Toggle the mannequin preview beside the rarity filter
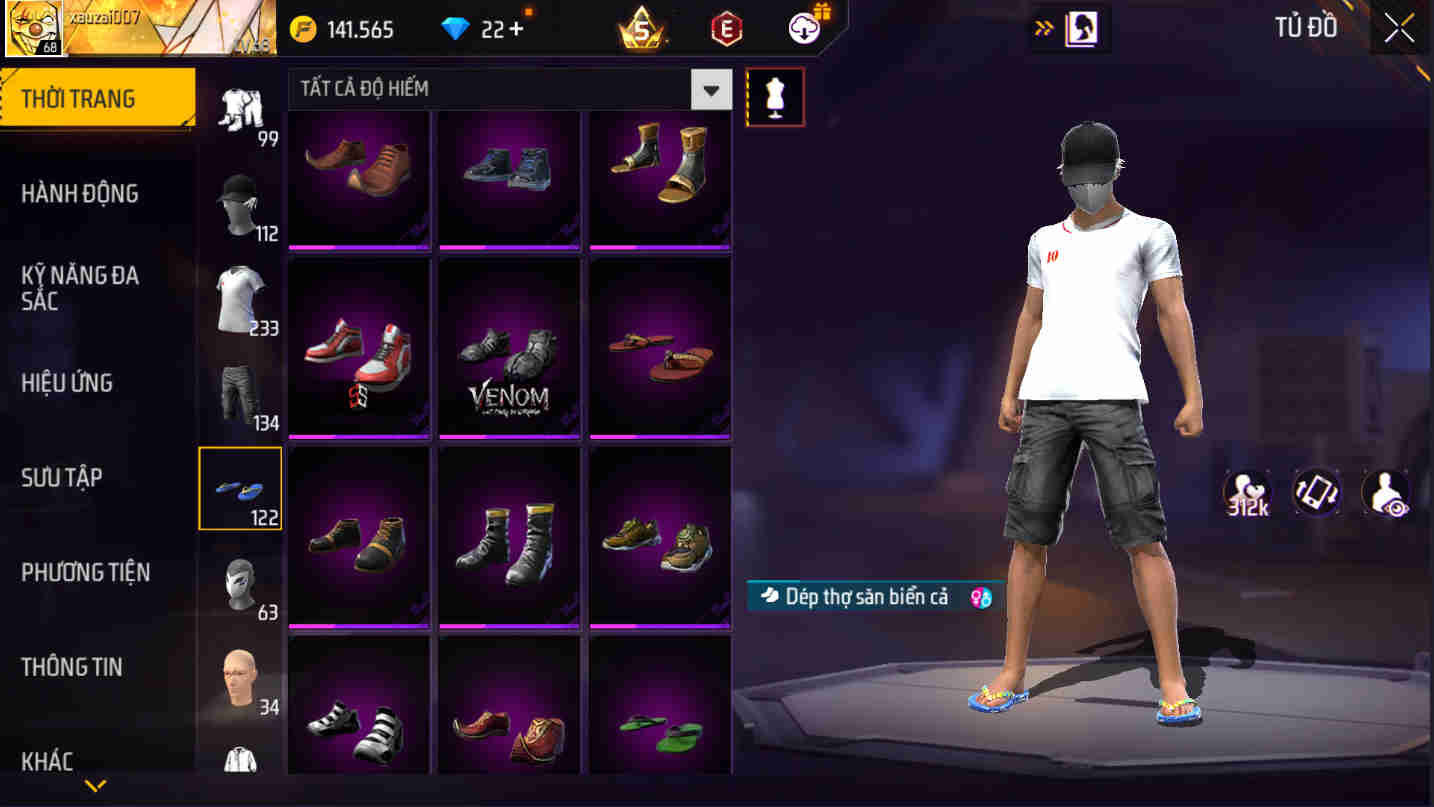 pos(775,96)
